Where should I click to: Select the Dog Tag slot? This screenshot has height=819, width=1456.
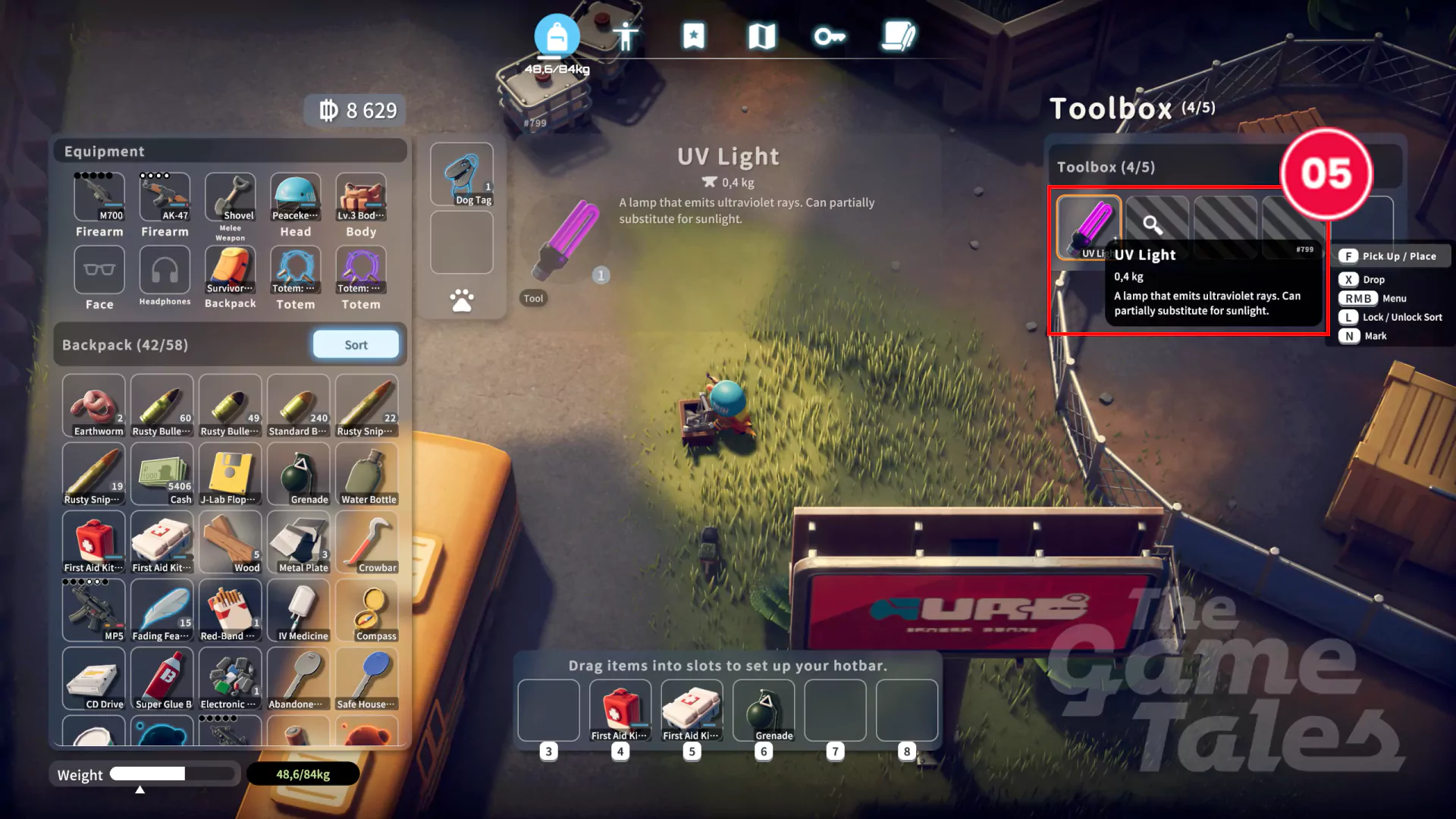(462, 174)
